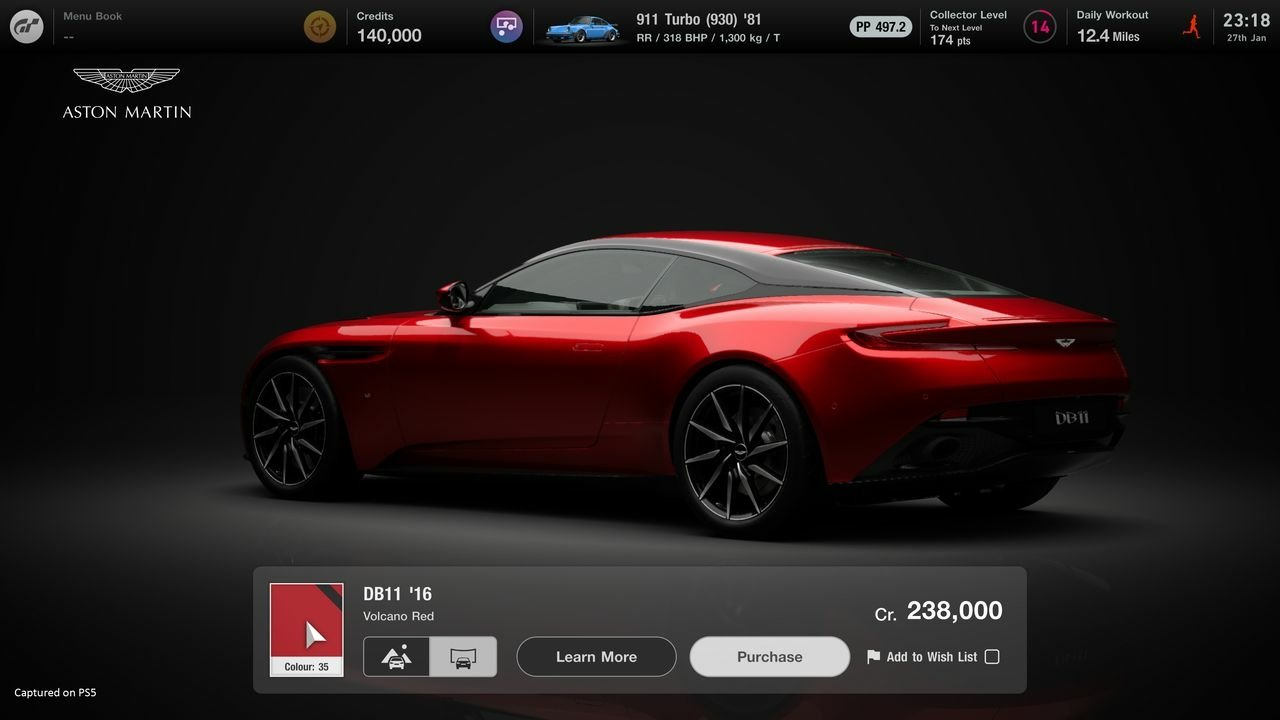The height and width of the screenshot is (720, 1280).
Task: Open Collector Level progress details
Action: point(968,26)
